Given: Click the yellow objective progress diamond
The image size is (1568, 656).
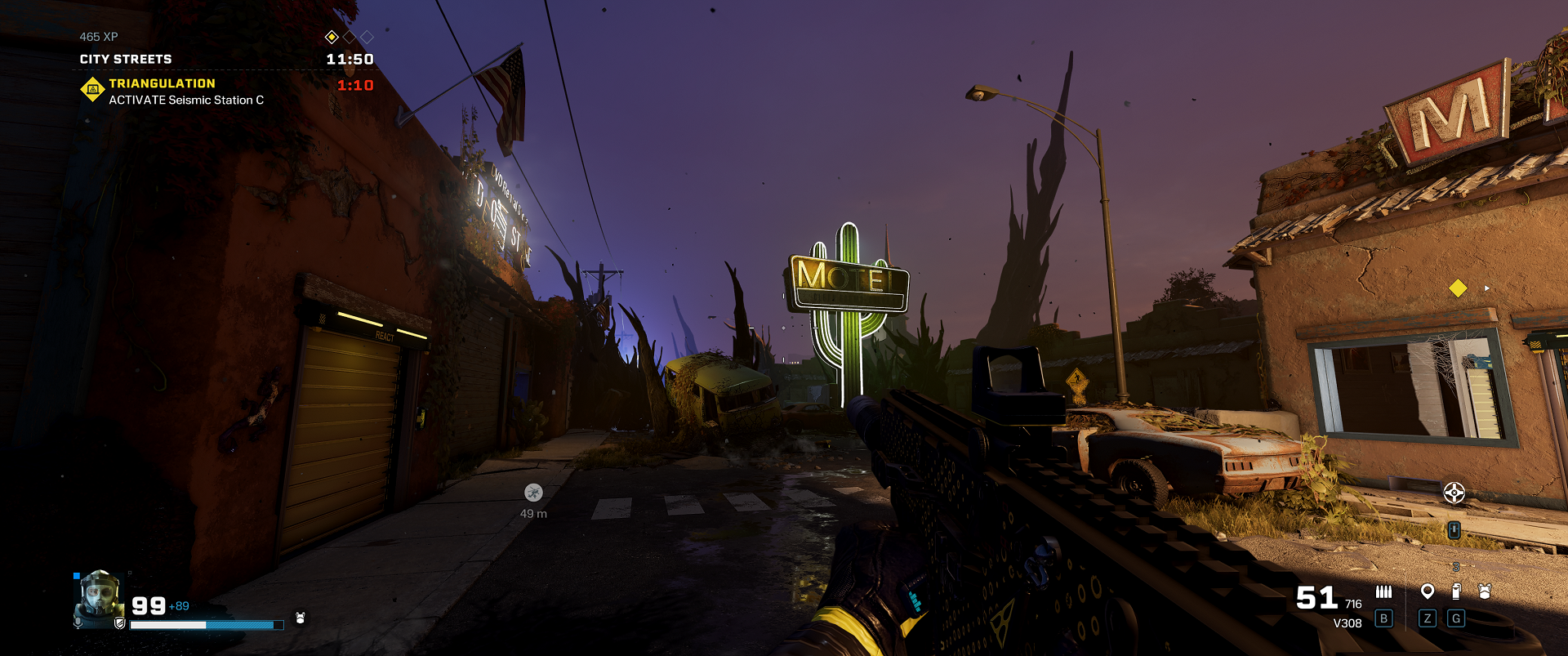Looking at the screenshot, I should pos(332,37).
